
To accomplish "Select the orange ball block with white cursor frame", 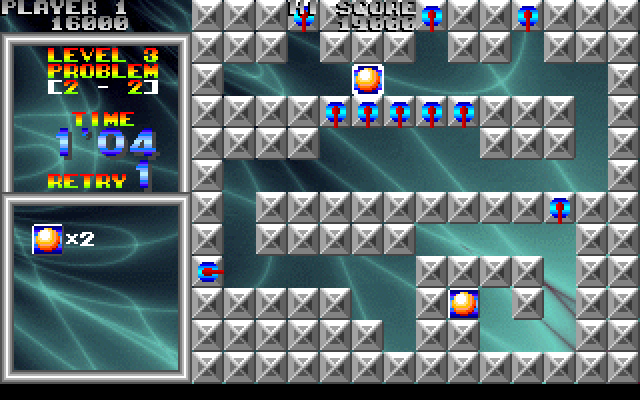I will coord(368,79).
